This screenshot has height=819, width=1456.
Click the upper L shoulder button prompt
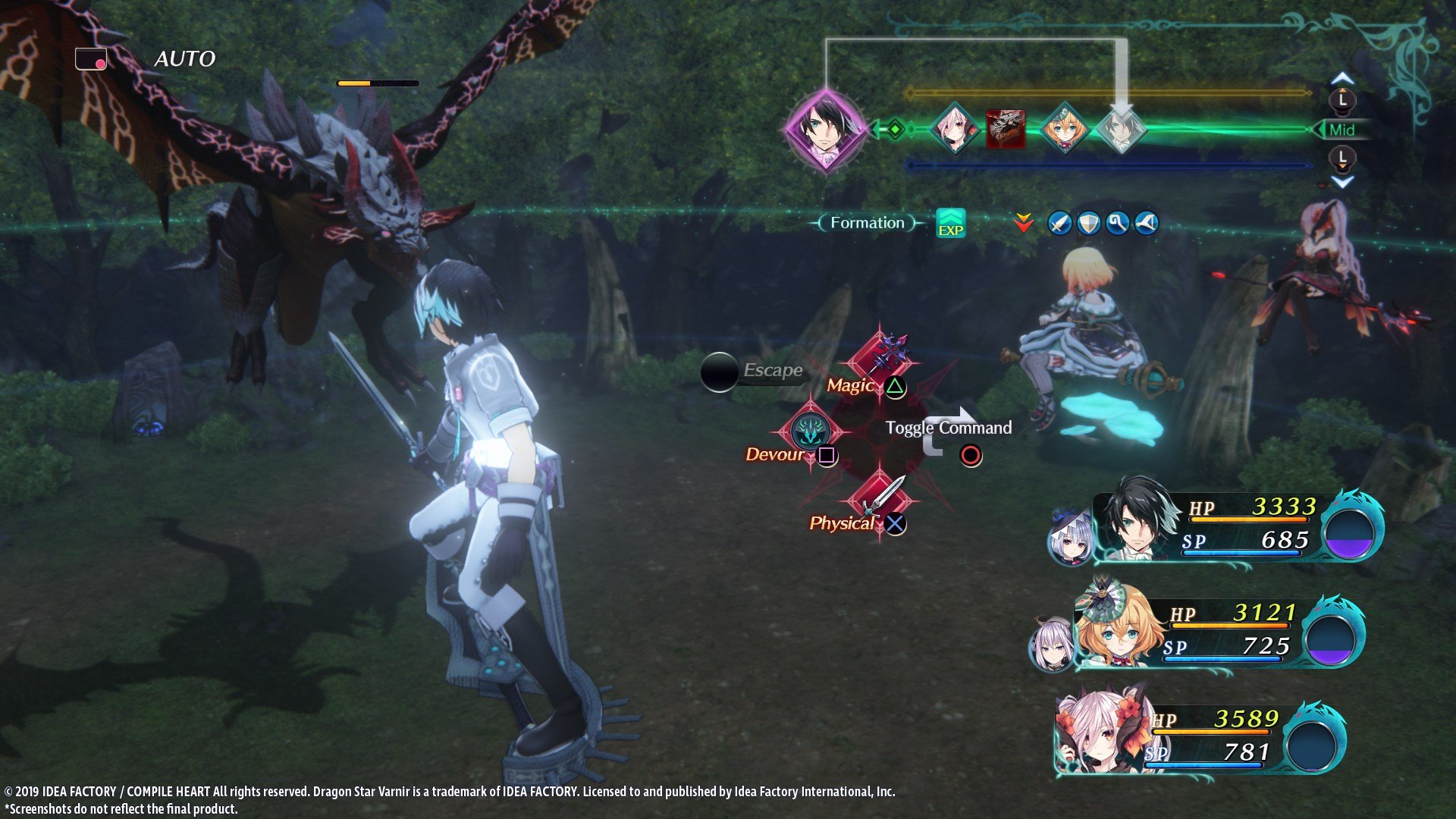tap(1343, 99)
